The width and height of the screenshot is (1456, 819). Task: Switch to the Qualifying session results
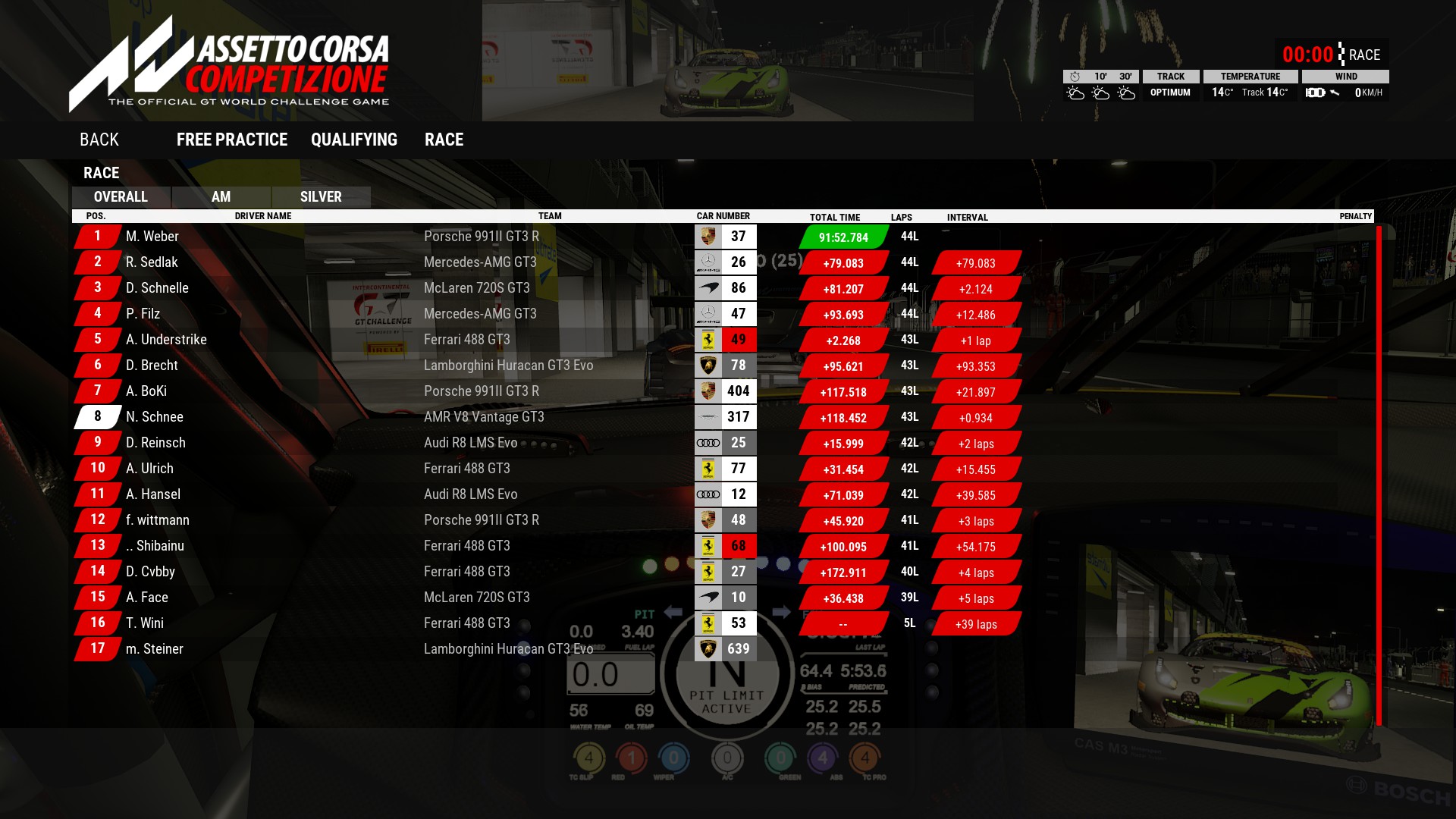click(353, 140)
